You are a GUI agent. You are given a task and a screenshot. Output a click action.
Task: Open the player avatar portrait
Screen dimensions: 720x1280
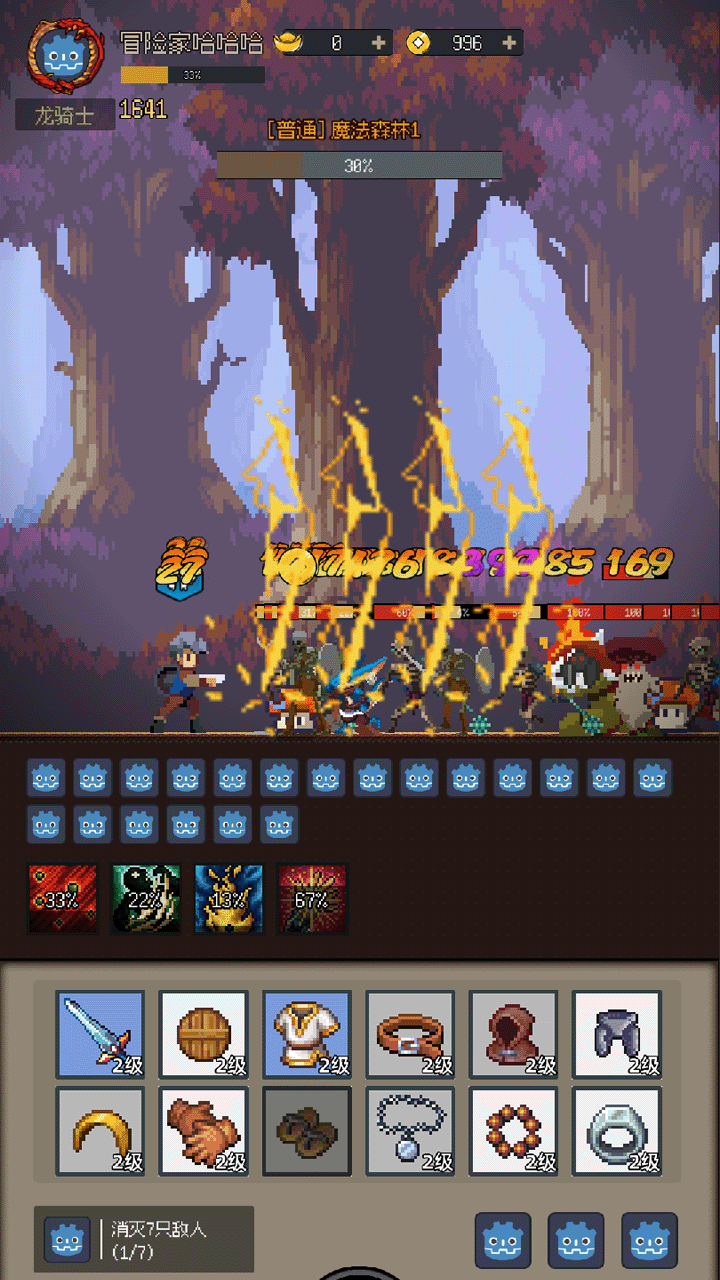tap(65, 58)
